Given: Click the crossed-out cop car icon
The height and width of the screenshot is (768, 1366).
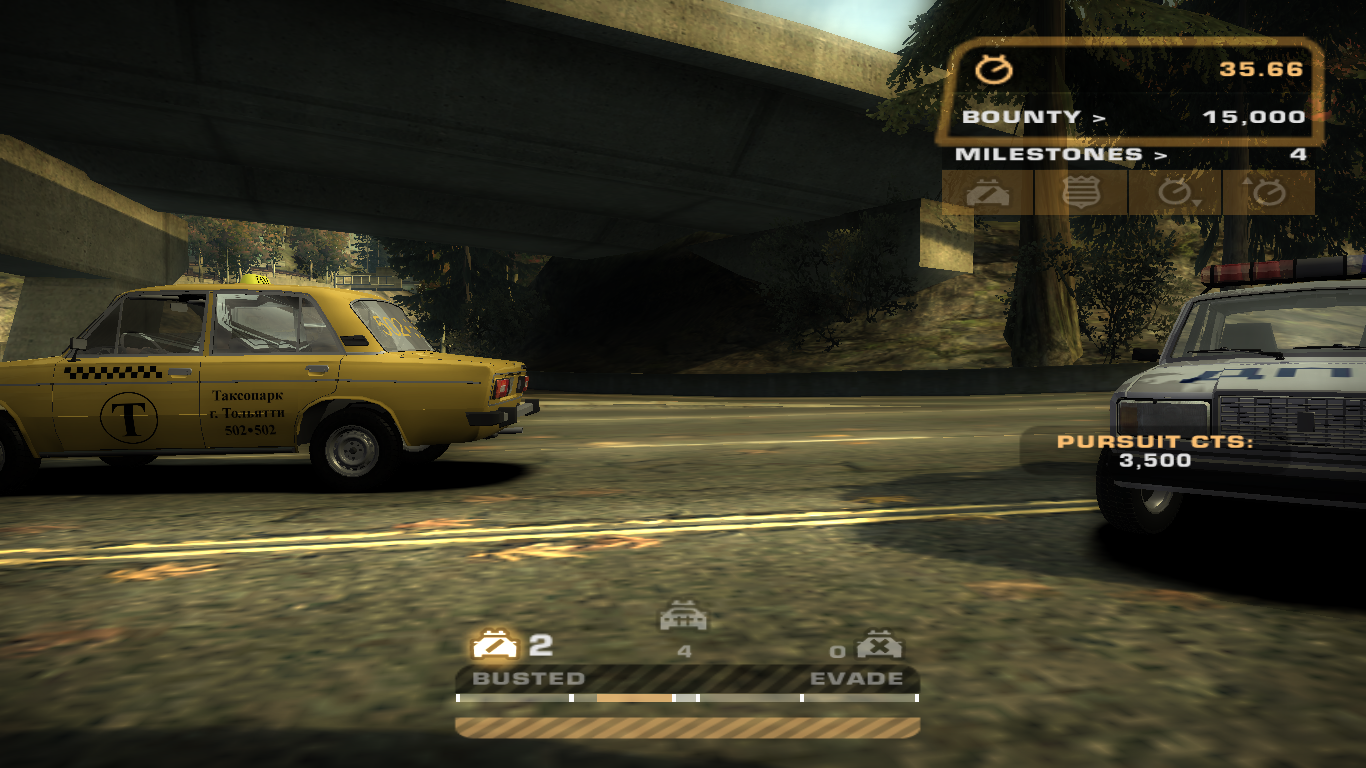Looking at the screenshot, I should point(879,645).
